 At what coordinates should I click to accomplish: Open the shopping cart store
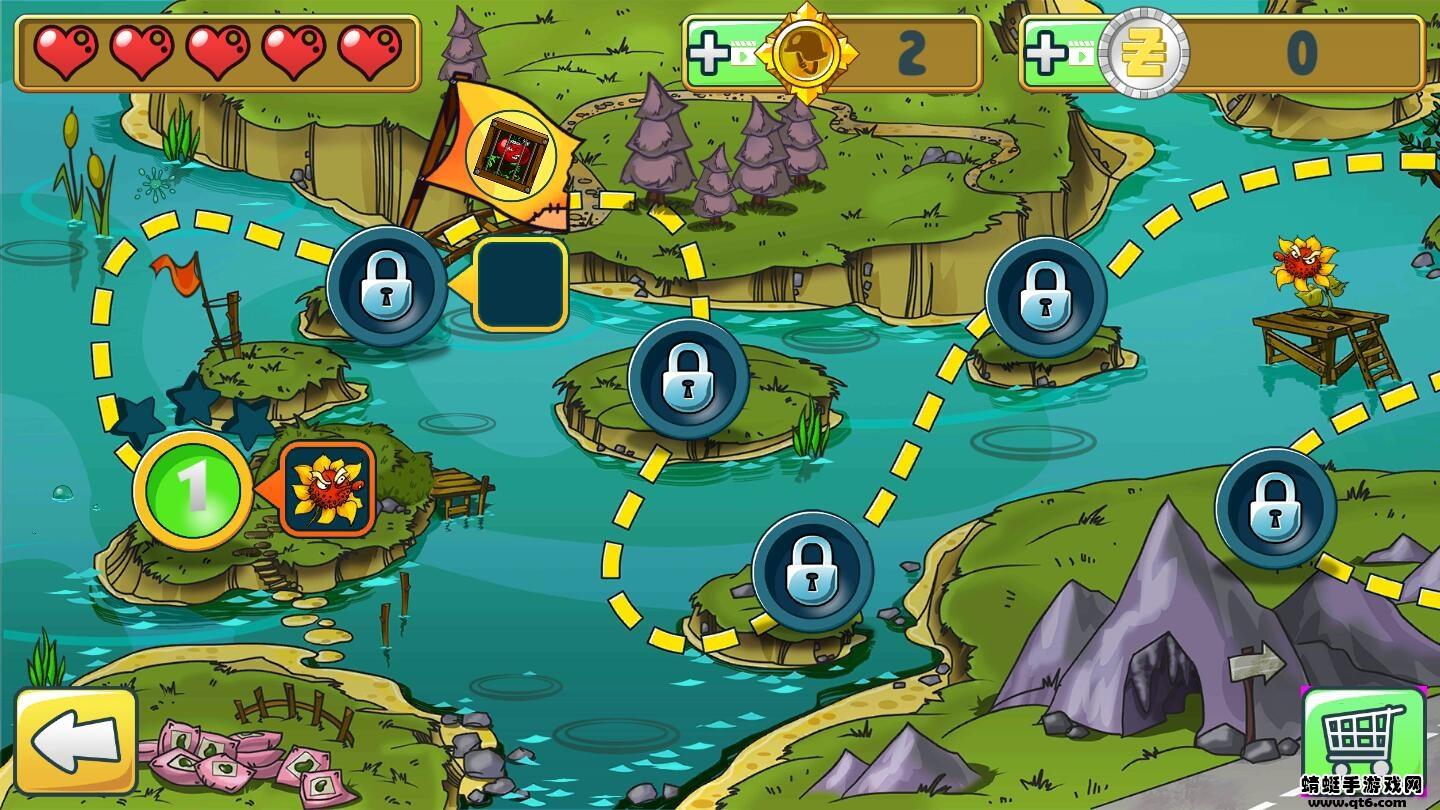[1363, 741]
